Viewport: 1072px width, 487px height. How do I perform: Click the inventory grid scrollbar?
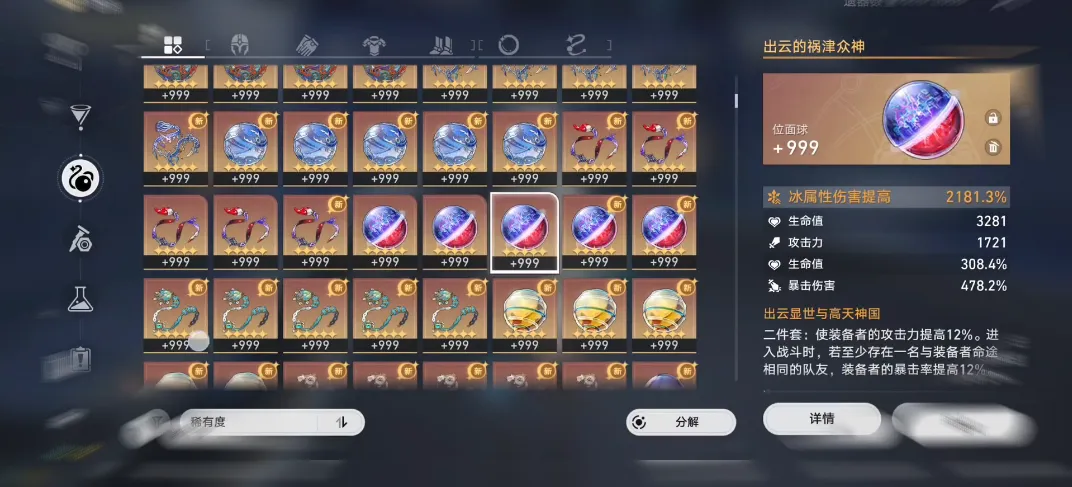[x=737, y=100]
